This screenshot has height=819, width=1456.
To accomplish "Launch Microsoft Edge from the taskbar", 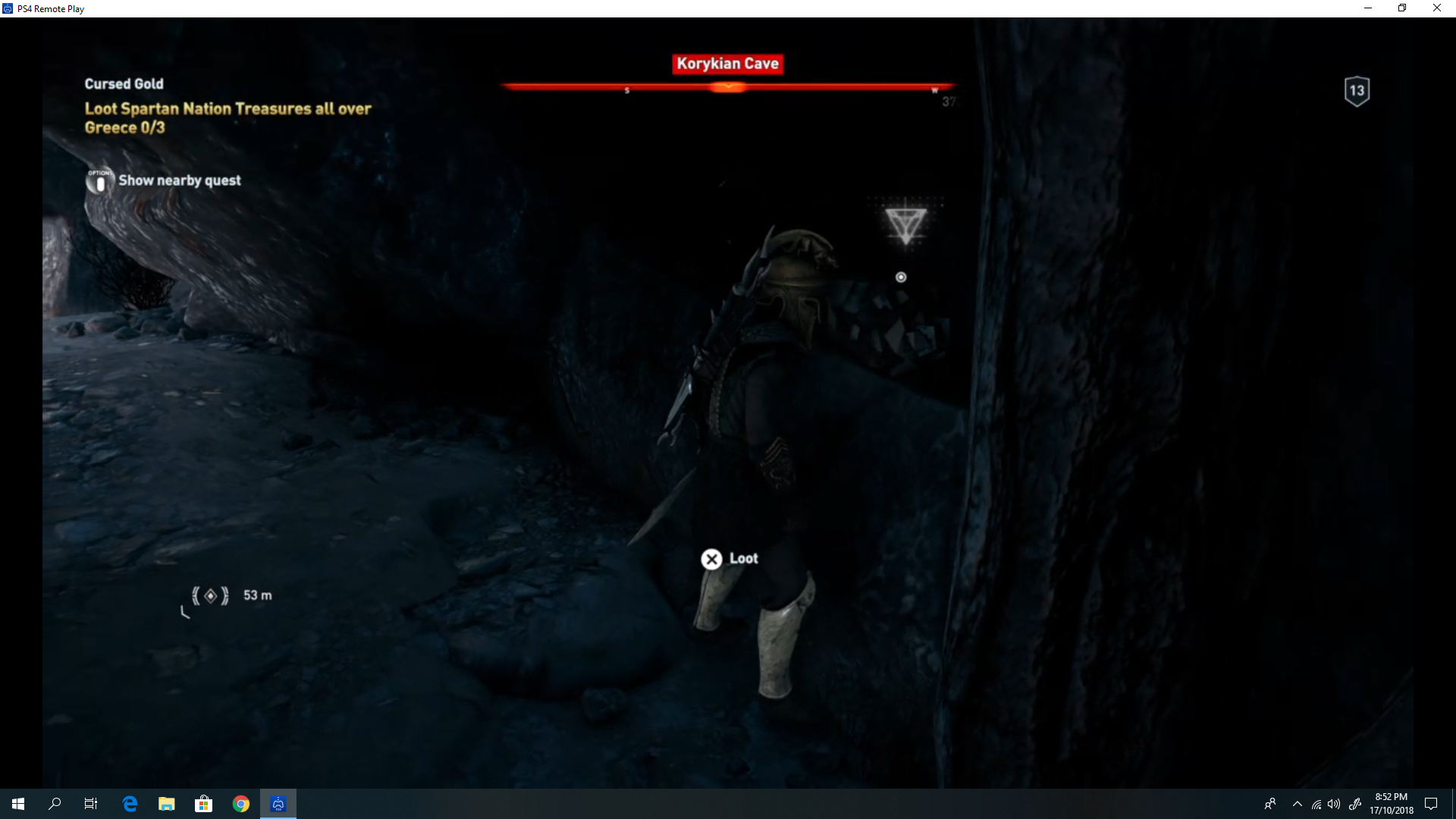I will (x=129, y=803).
